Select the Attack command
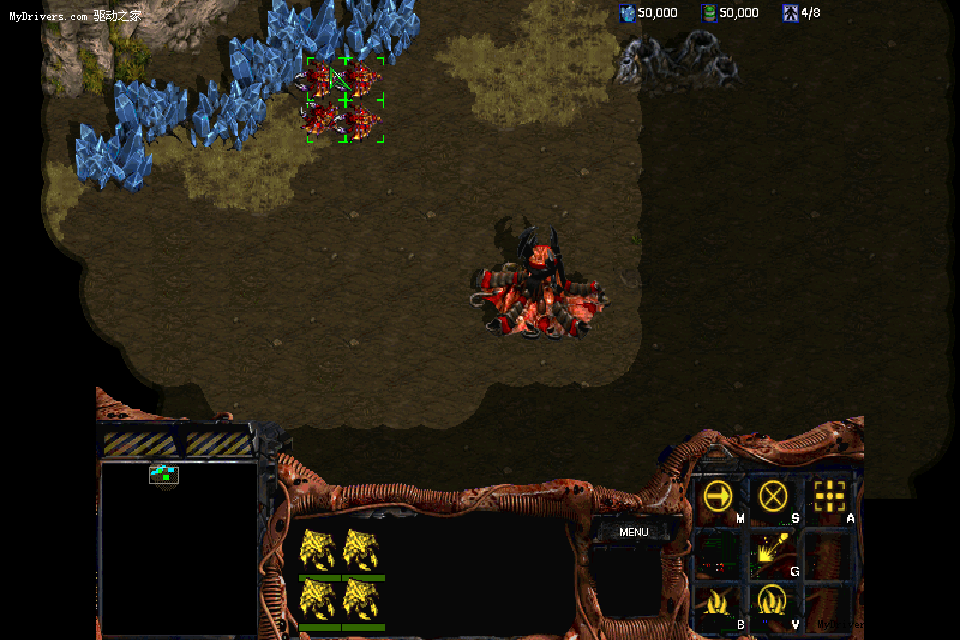Screen dimensions: 960x640 (x=829, y=496)
